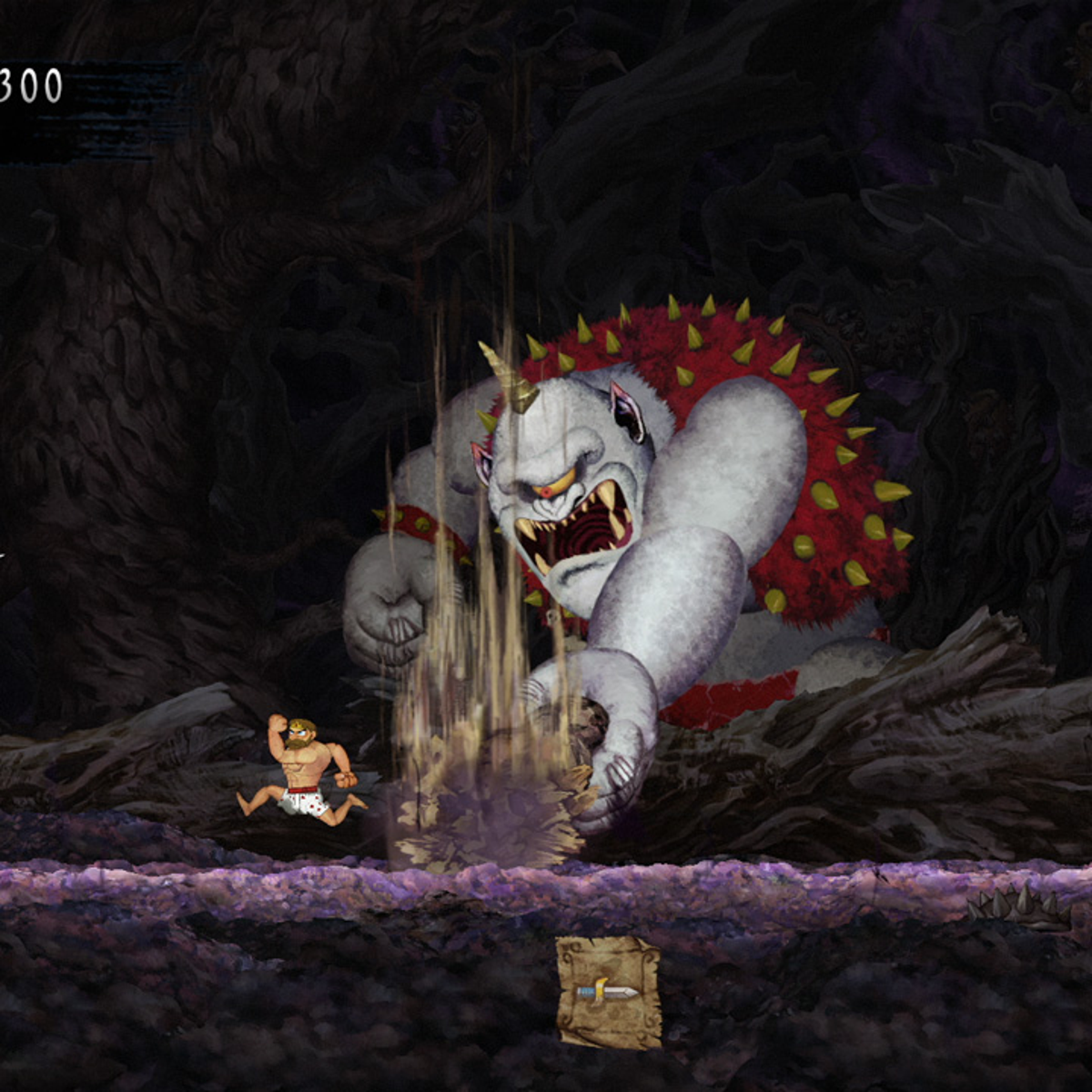Screen dimensions: 1092x1092
Task: Select the dagger weapon parchment icon
Action: tap(608, 992)
